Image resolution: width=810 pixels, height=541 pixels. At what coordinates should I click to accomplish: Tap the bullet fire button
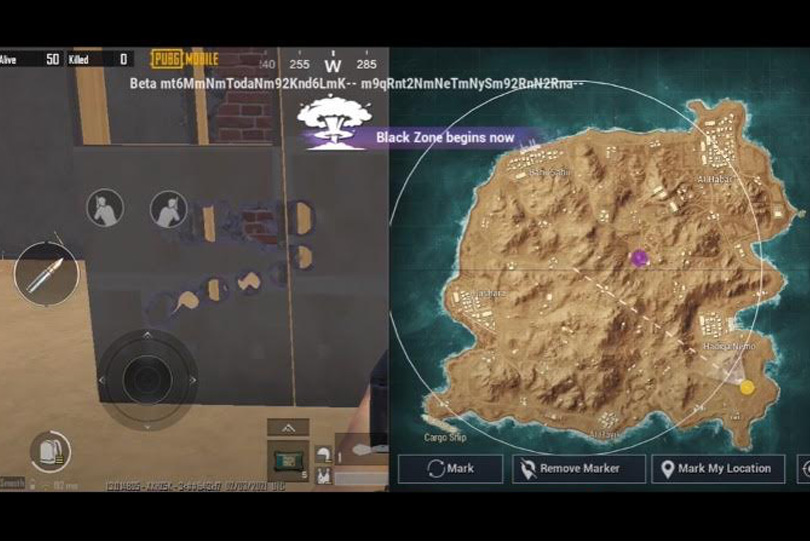pos(46,273)
